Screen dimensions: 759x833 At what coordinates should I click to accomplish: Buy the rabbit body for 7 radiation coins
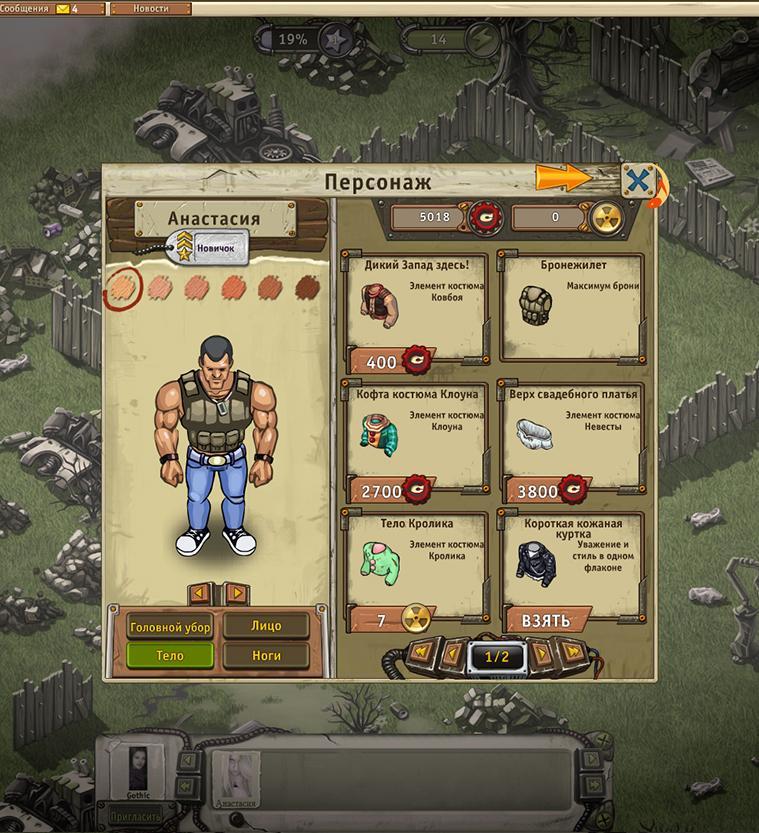pos(395,620)
